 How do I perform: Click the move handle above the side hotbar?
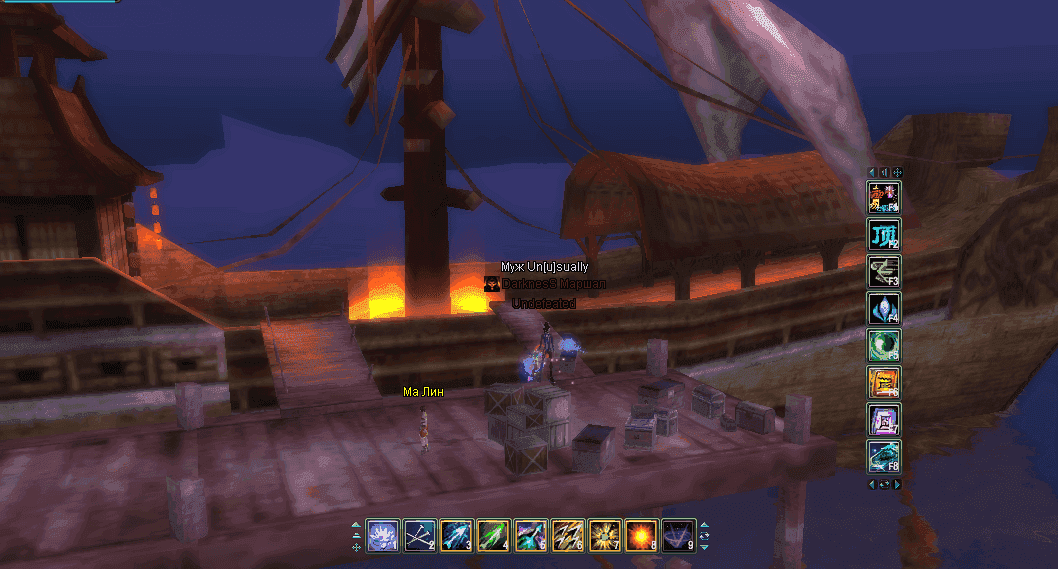click(x=897, y=172)
